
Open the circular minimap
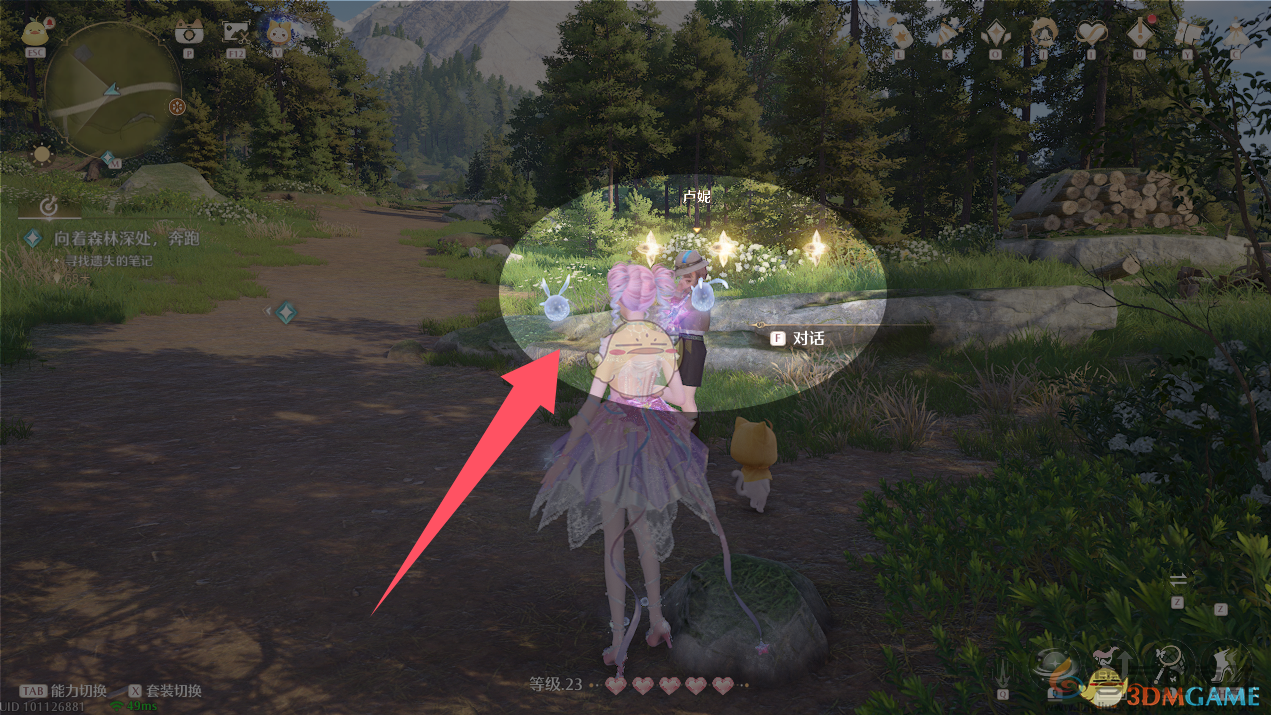point(112,89)
